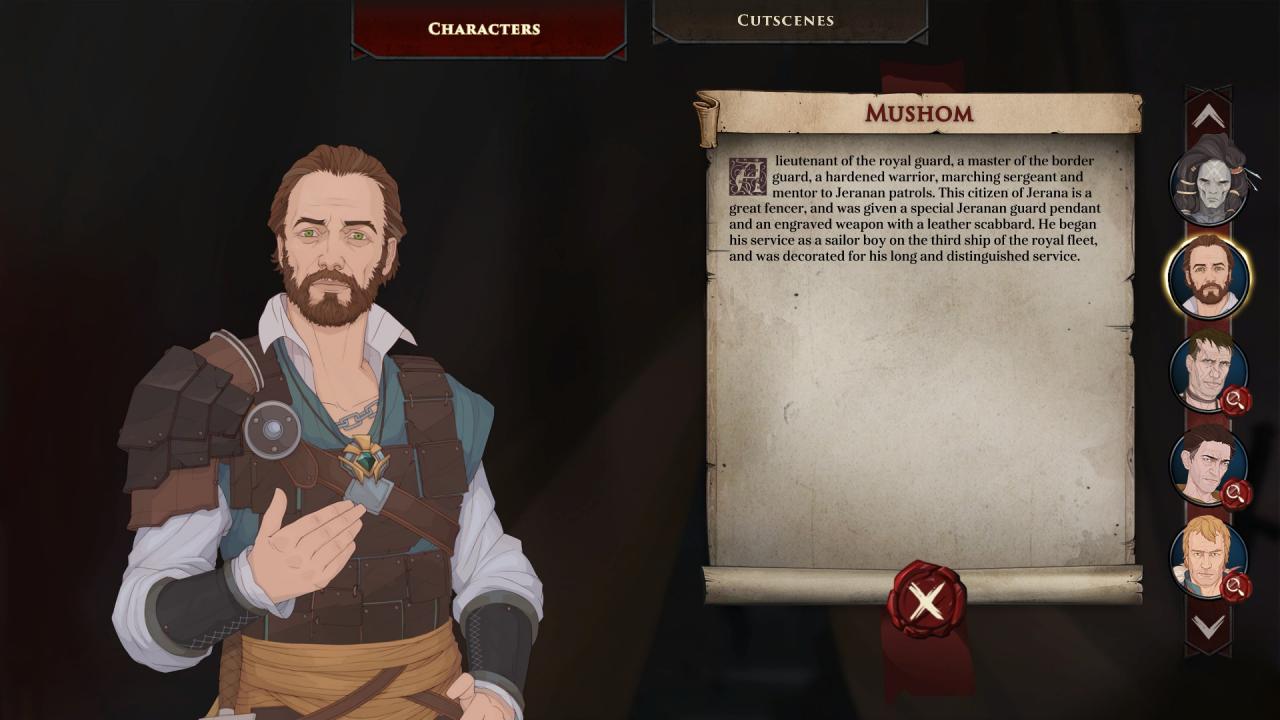Pick the dark-haired man portrait

point(1208,465)
